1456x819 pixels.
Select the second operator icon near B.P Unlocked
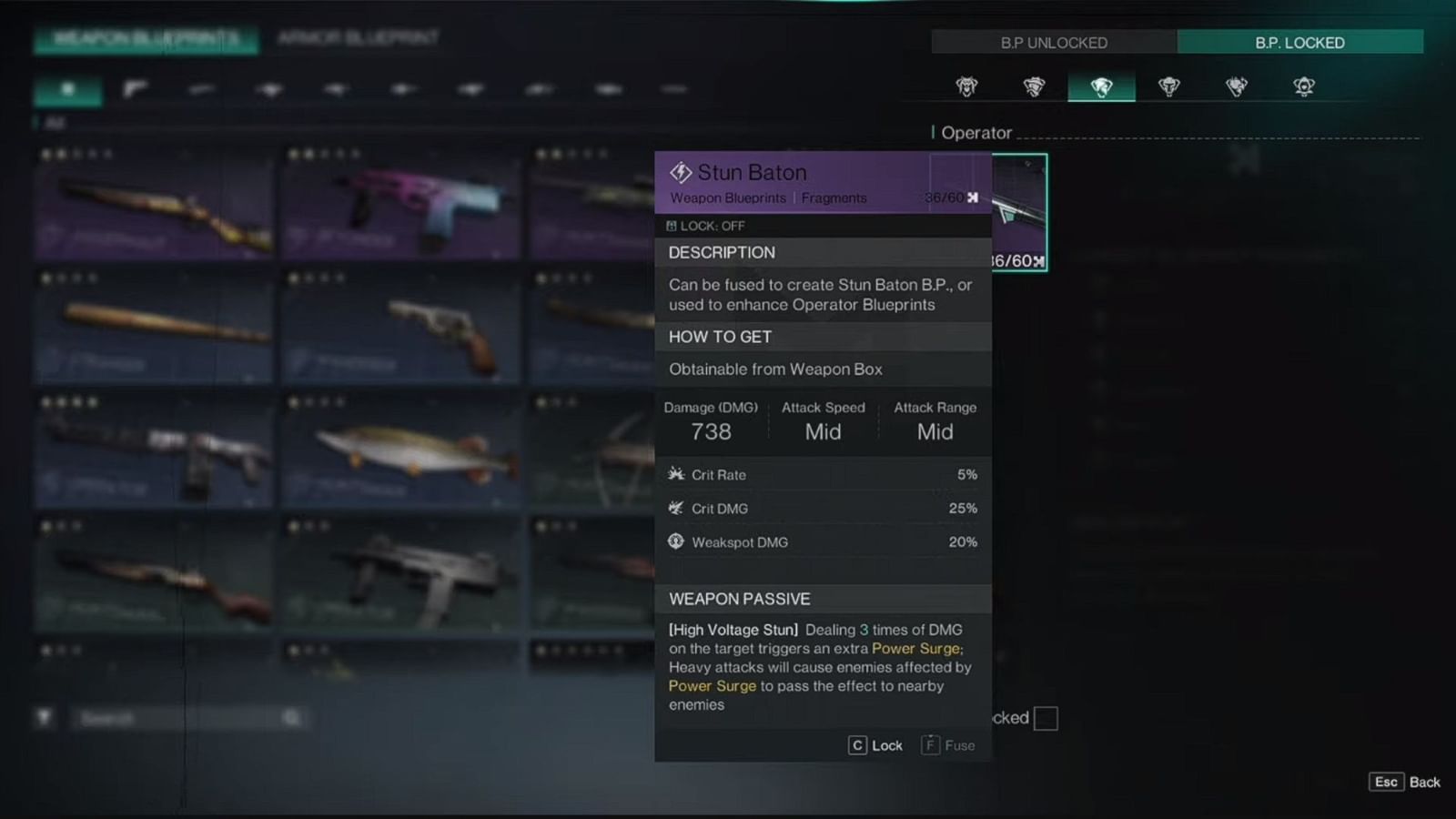point(1034,87)
